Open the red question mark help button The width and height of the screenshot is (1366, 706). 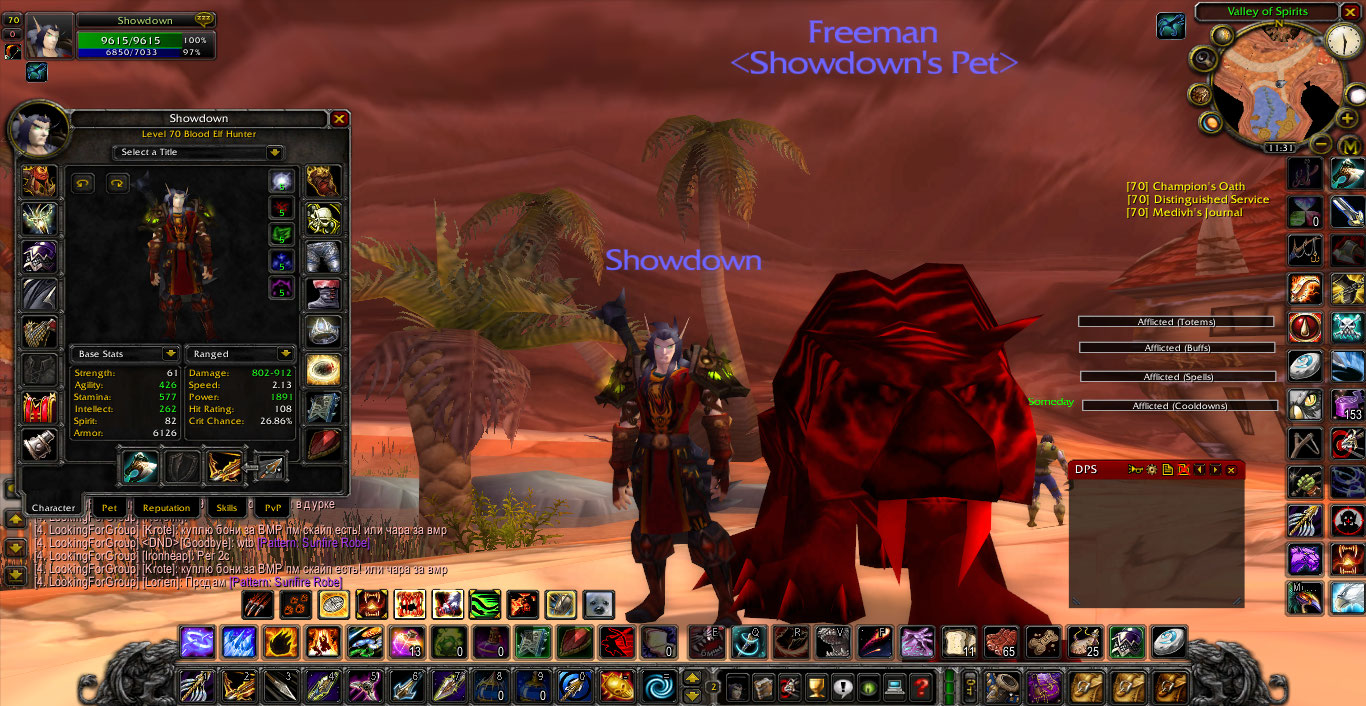921,687
